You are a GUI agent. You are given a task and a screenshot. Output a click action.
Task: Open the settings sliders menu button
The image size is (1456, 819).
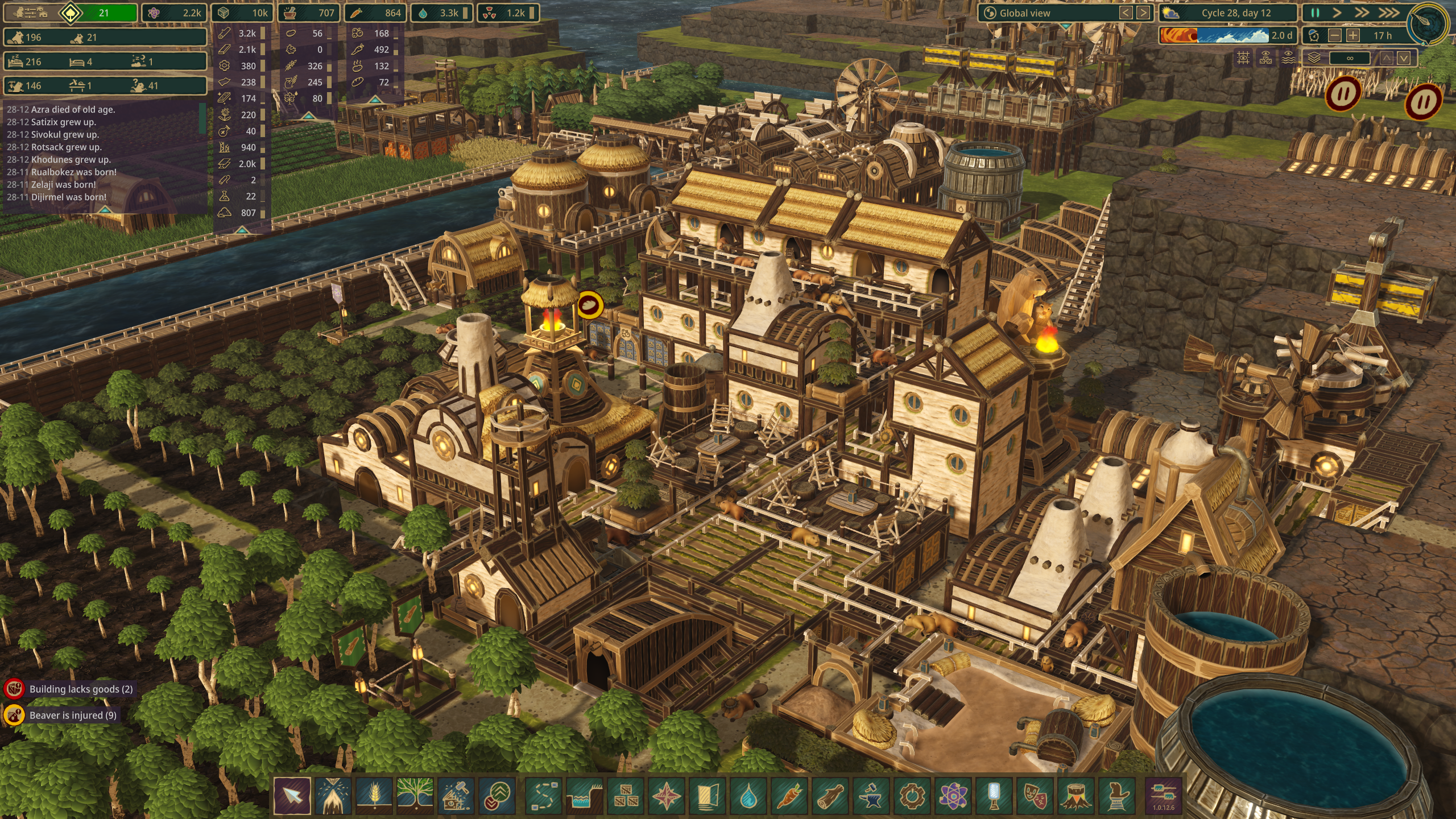pyautogui.click(x=1163, y=794)
